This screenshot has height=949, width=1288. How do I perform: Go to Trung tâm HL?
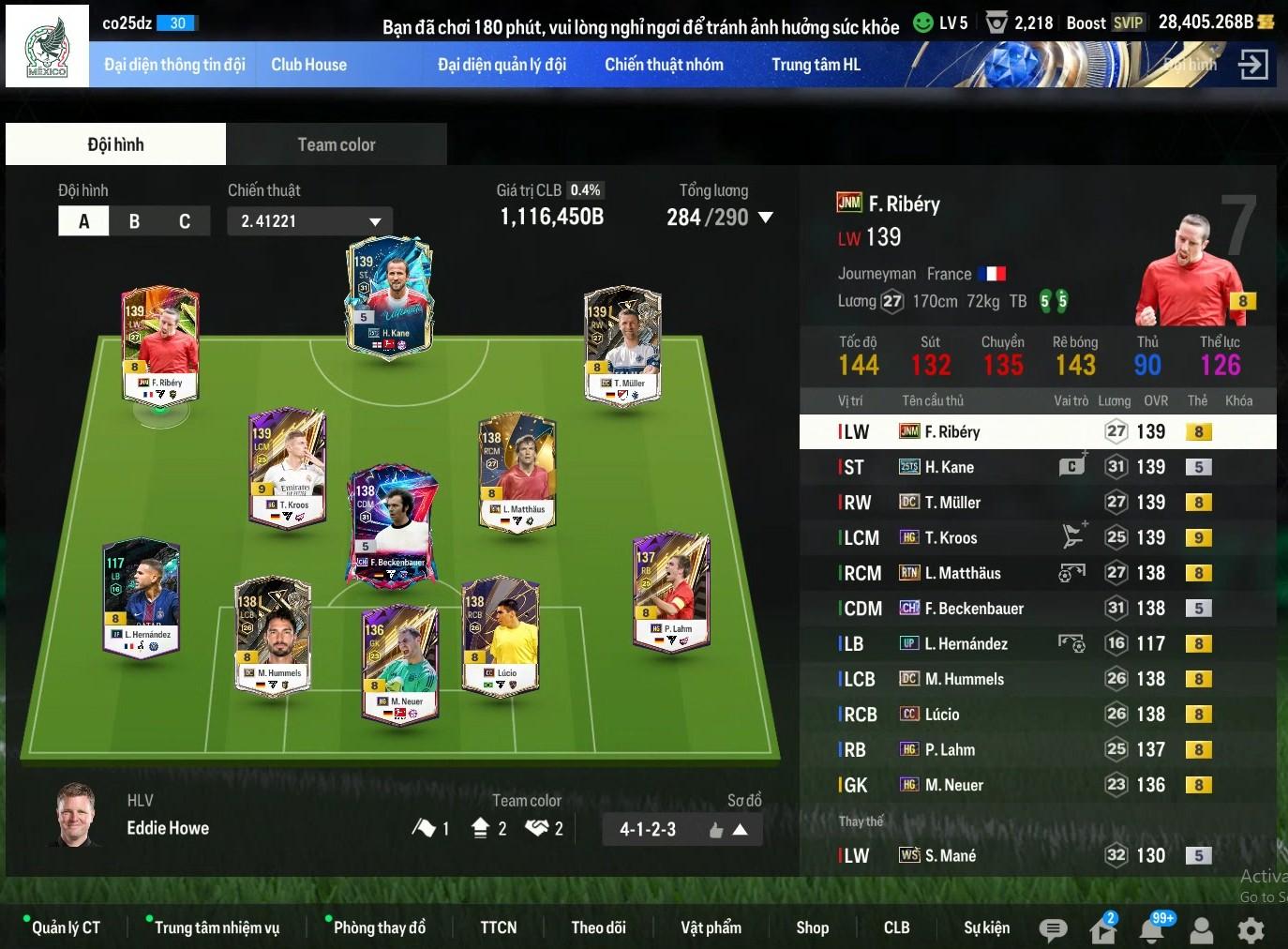(816, 65)
